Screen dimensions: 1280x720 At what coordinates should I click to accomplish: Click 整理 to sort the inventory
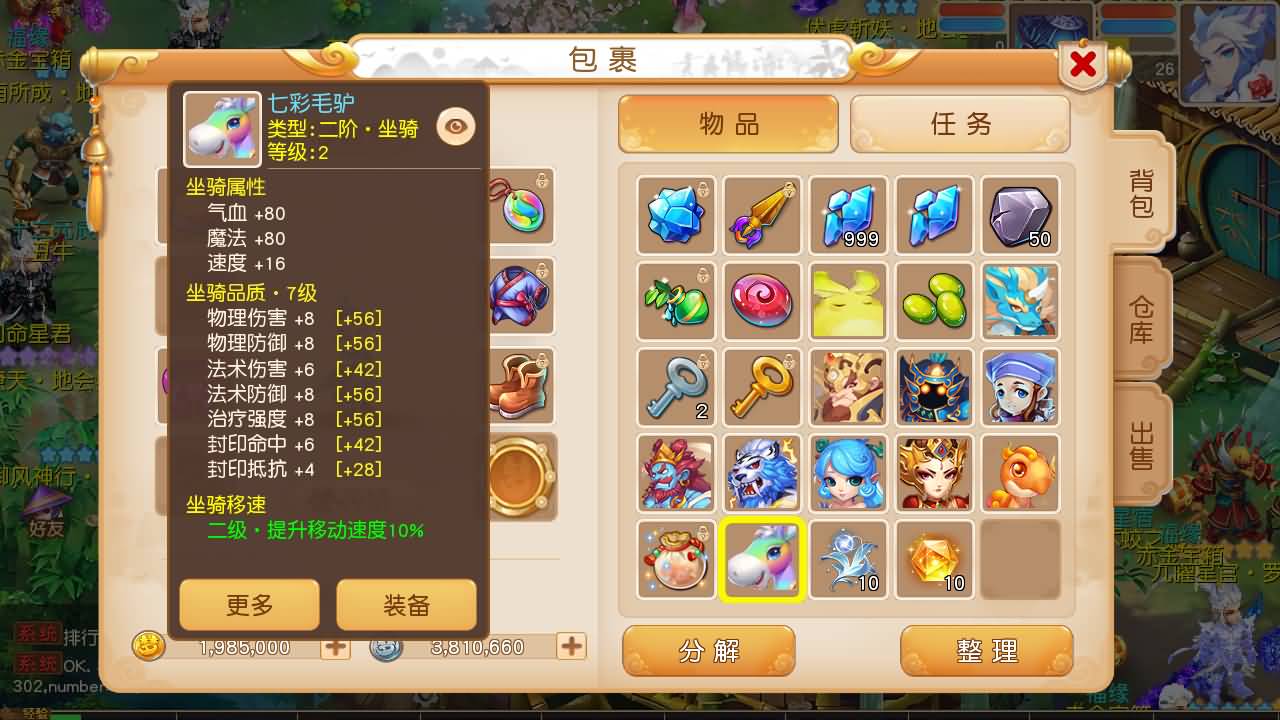pos(986,650)
